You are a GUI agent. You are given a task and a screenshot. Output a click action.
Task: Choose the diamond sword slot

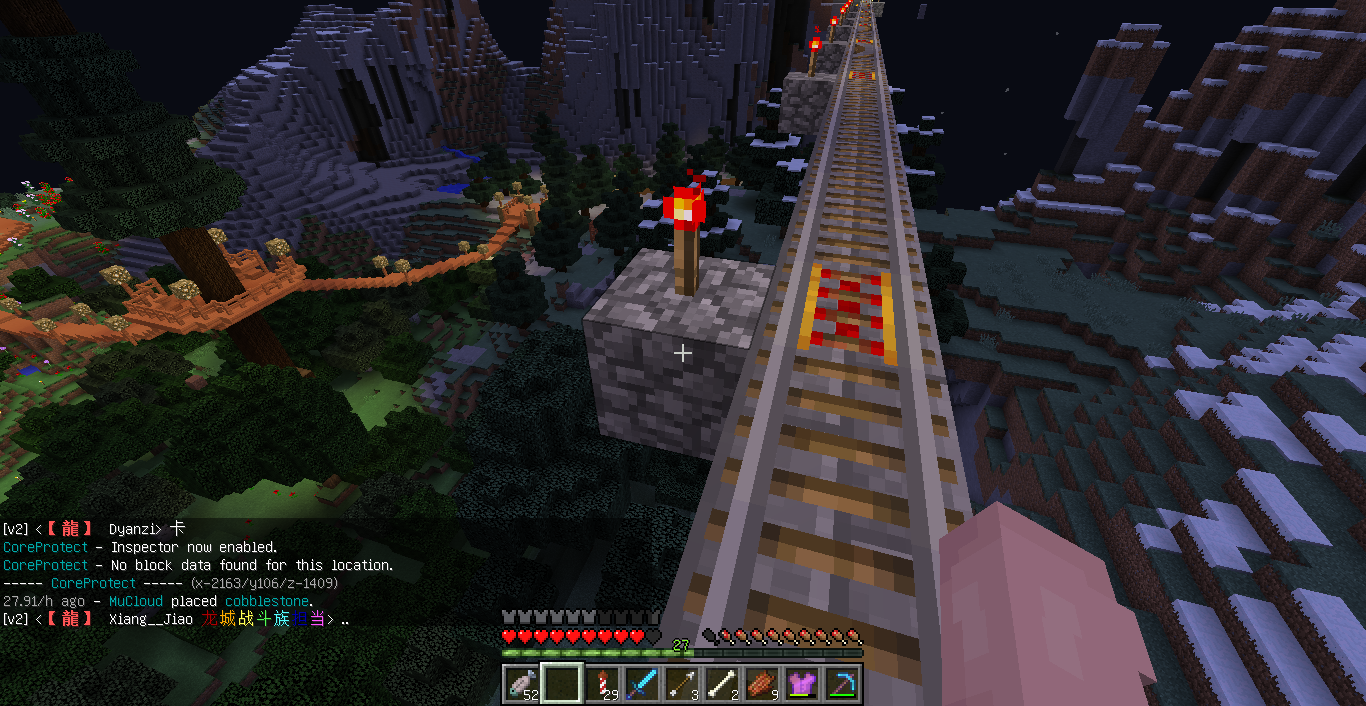(x=642, y=683)
